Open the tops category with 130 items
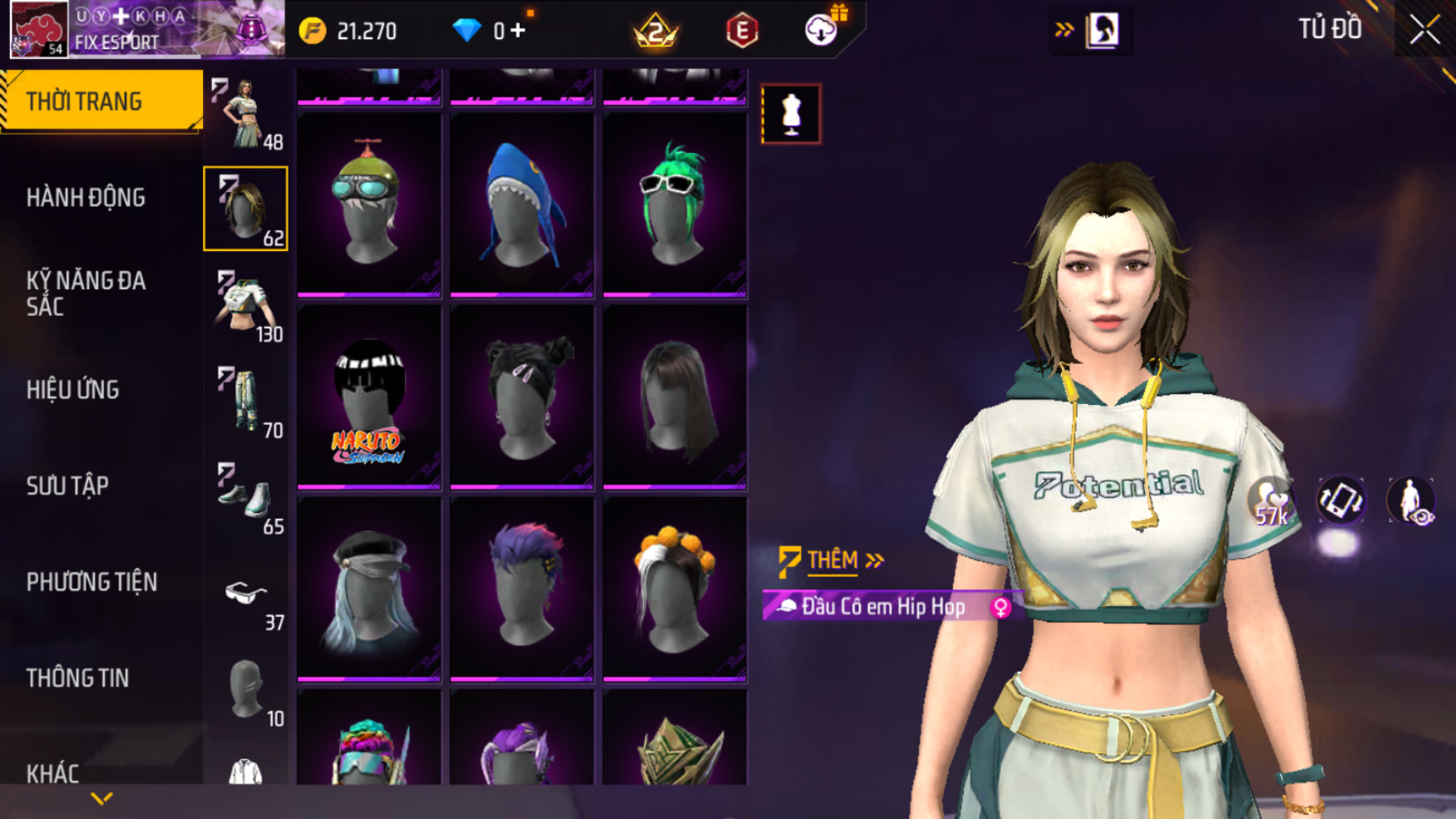Viewport: 1456px width, 819px height. pyautogui.click(x=246, y=305)
